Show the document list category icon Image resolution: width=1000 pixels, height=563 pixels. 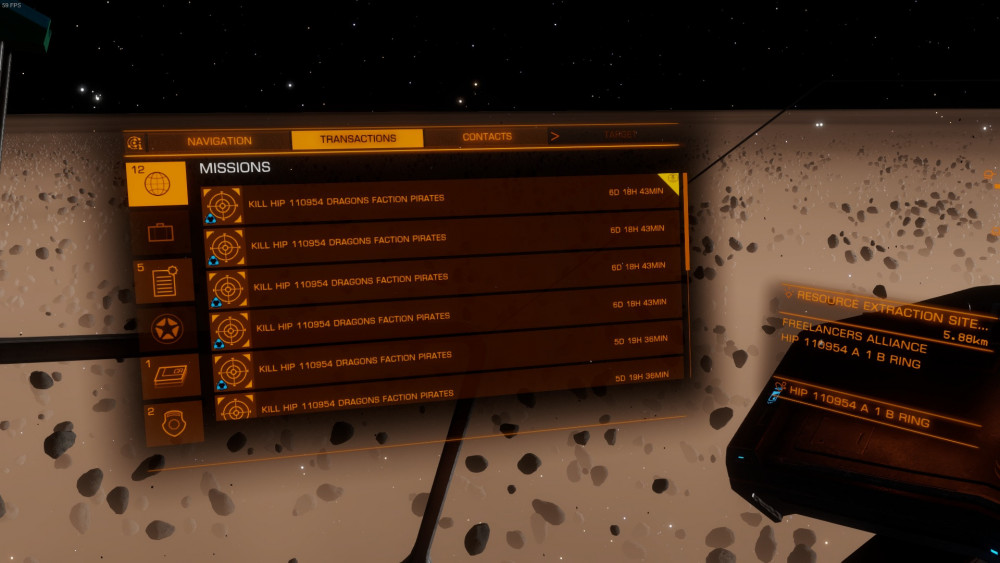[x=164, y=281]
